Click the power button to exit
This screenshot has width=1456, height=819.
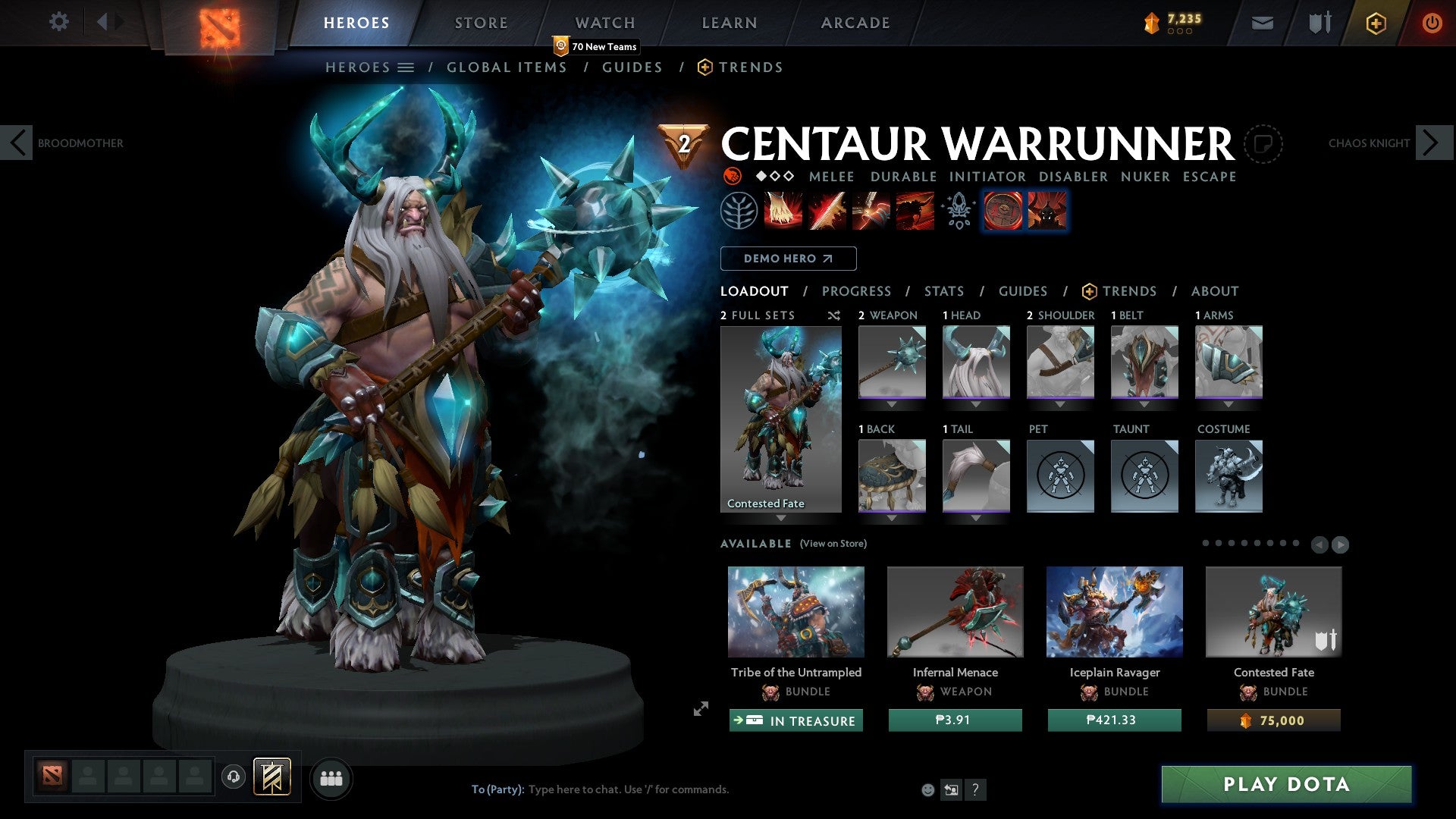(x=1432, y=23)
